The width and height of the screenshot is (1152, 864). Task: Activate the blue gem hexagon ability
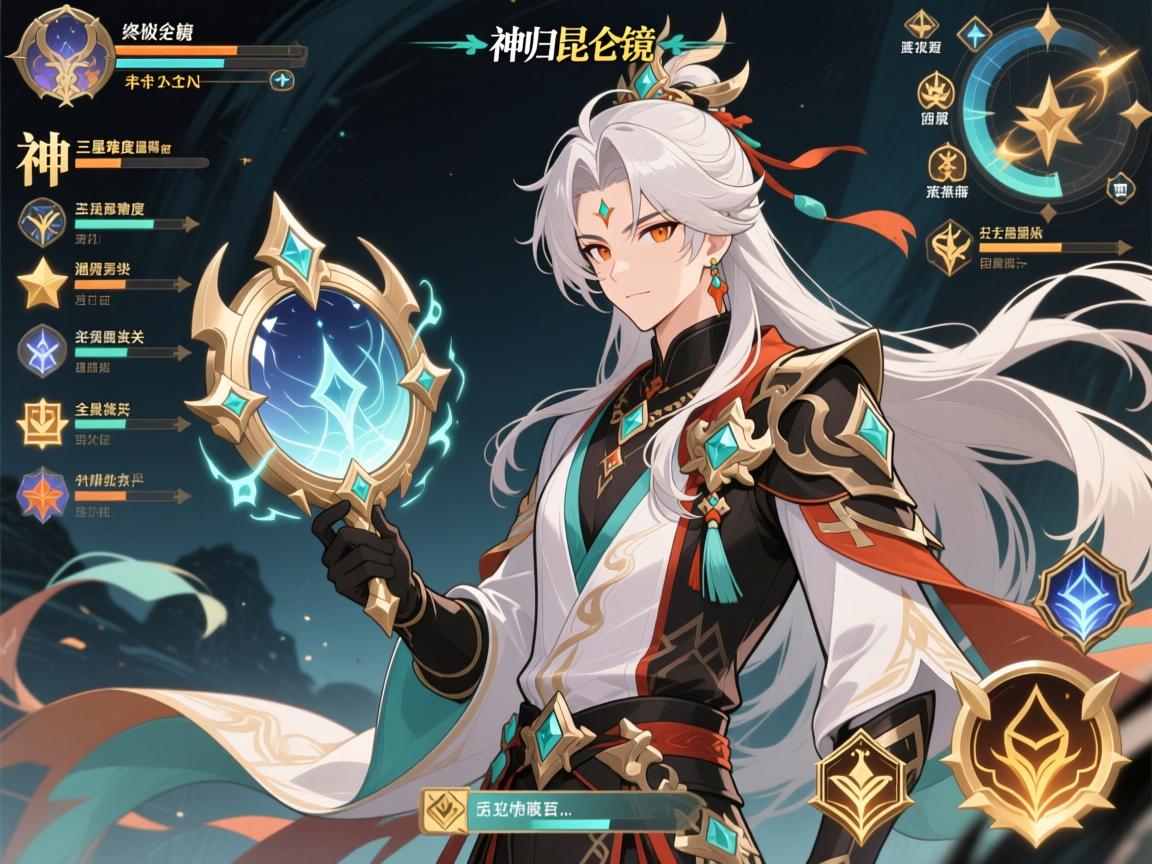(x=1081, y=598)
